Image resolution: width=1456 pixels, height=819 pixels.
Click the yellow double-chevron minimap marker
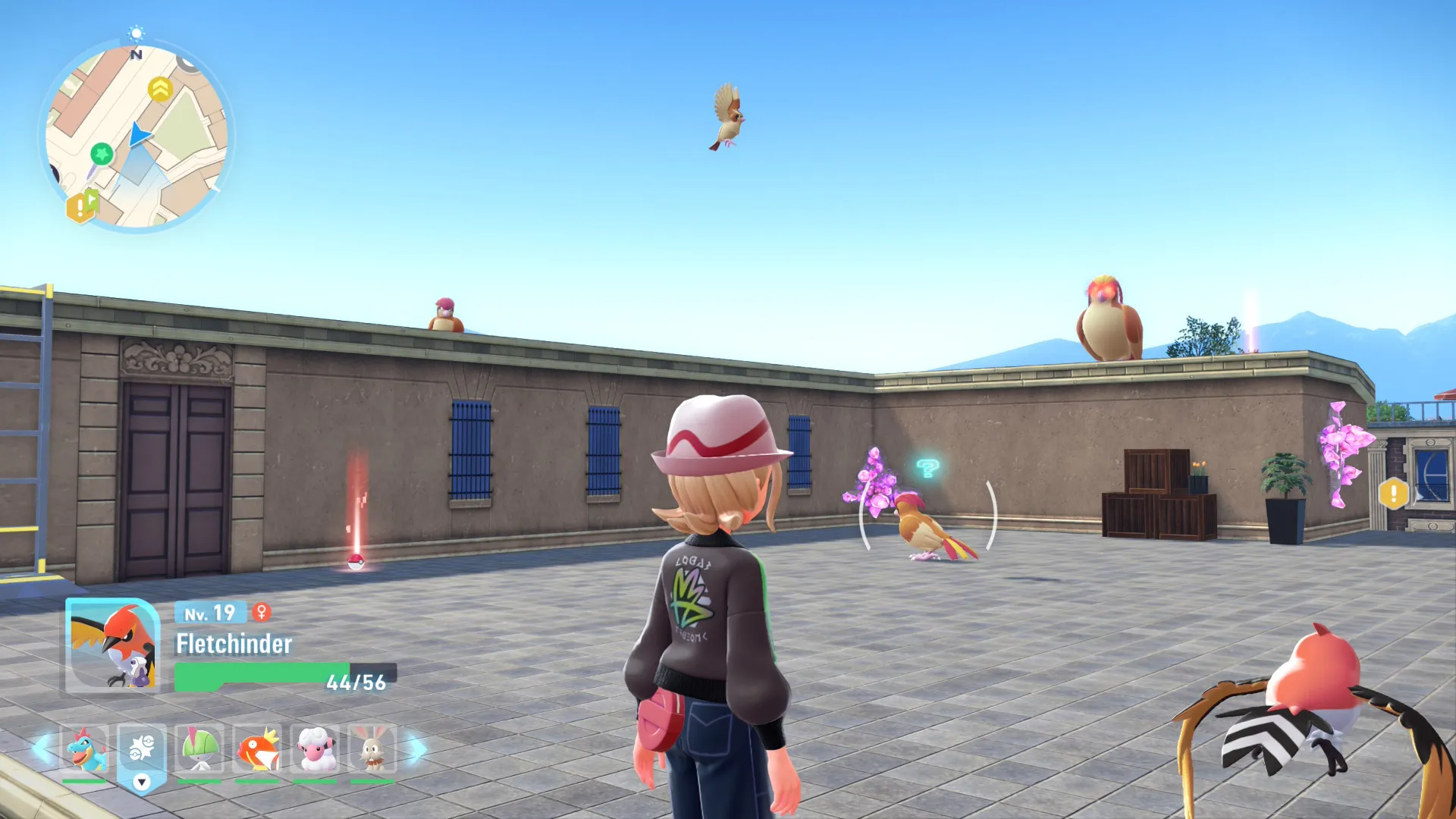160,89
